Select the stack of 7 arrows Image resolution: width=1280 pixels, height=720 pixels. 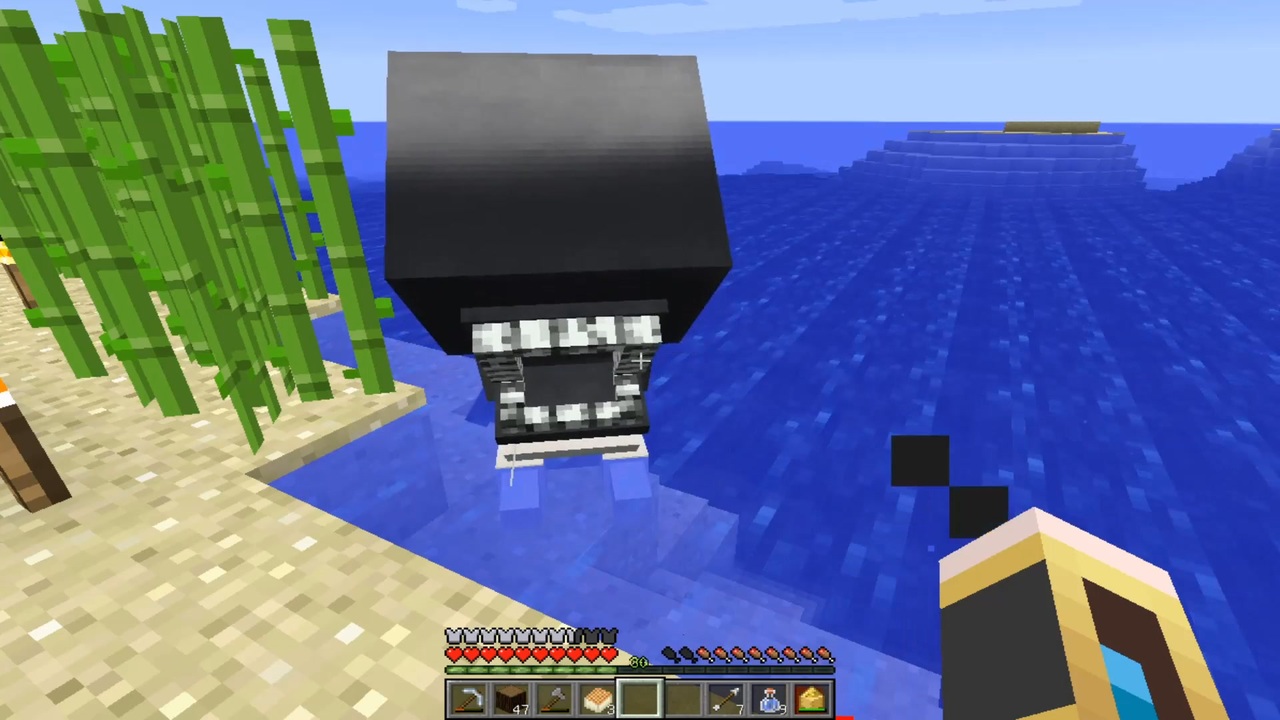click(x=728, y=698)
